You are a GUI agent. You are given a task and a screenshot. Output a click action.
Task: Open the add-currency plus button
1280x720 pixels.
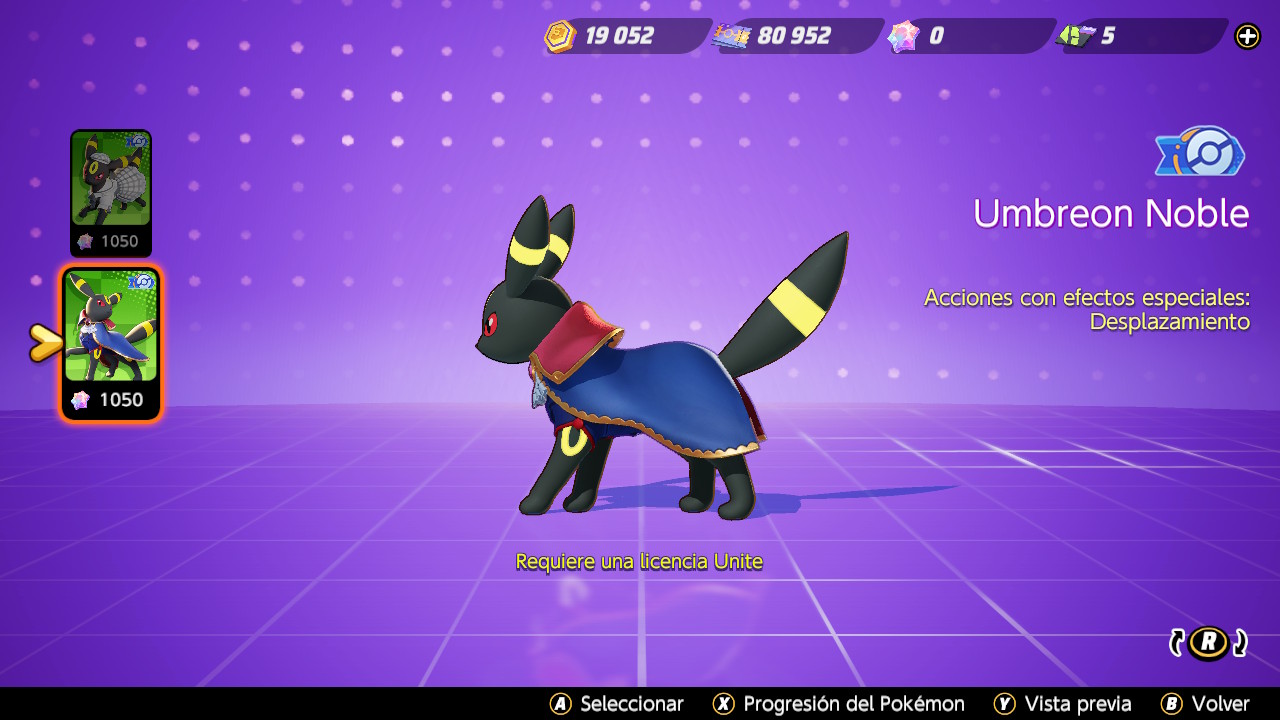(1248, 36)
